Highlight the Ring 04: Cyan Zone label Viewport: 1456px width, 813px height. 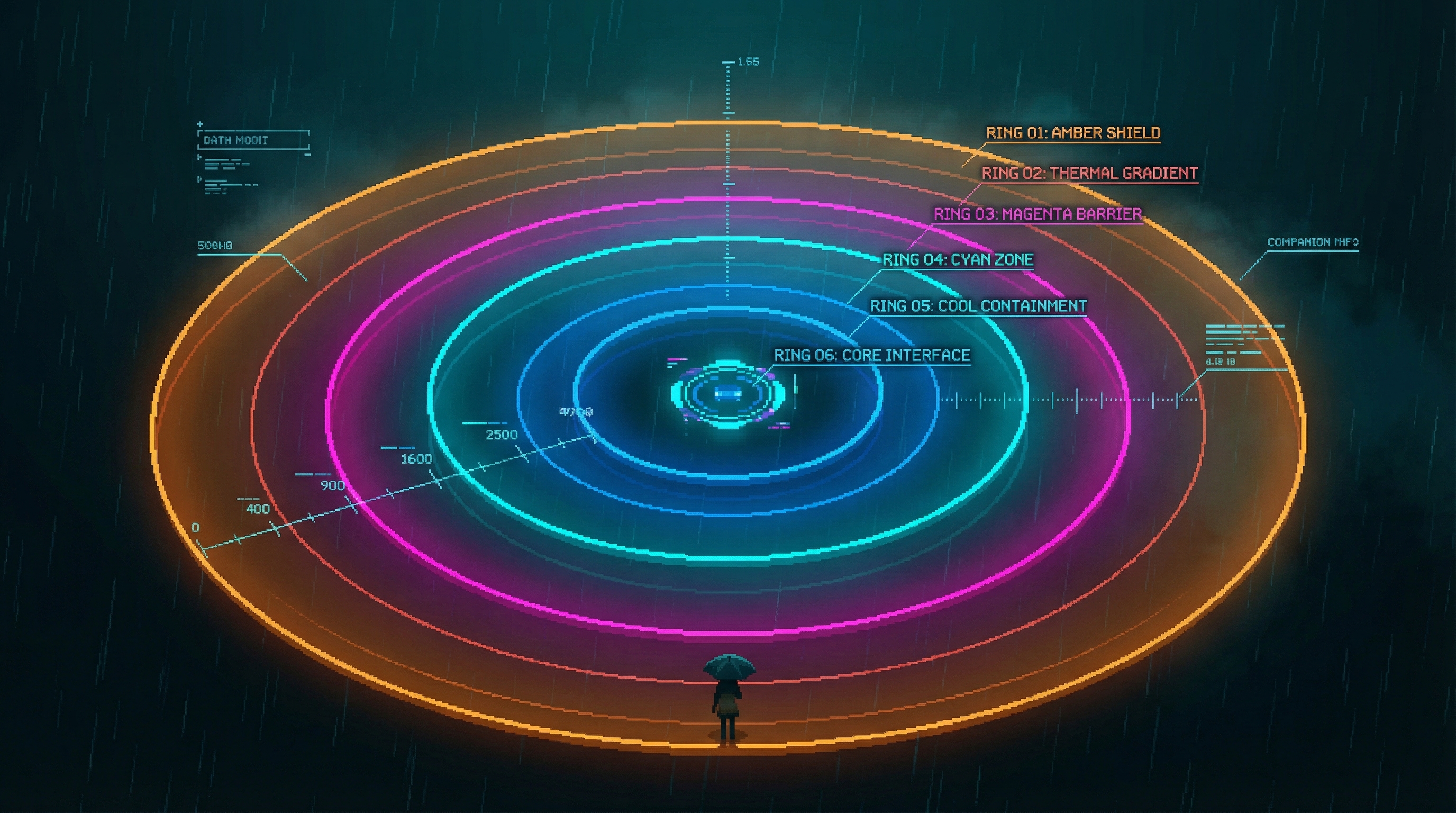pos(958,260)
